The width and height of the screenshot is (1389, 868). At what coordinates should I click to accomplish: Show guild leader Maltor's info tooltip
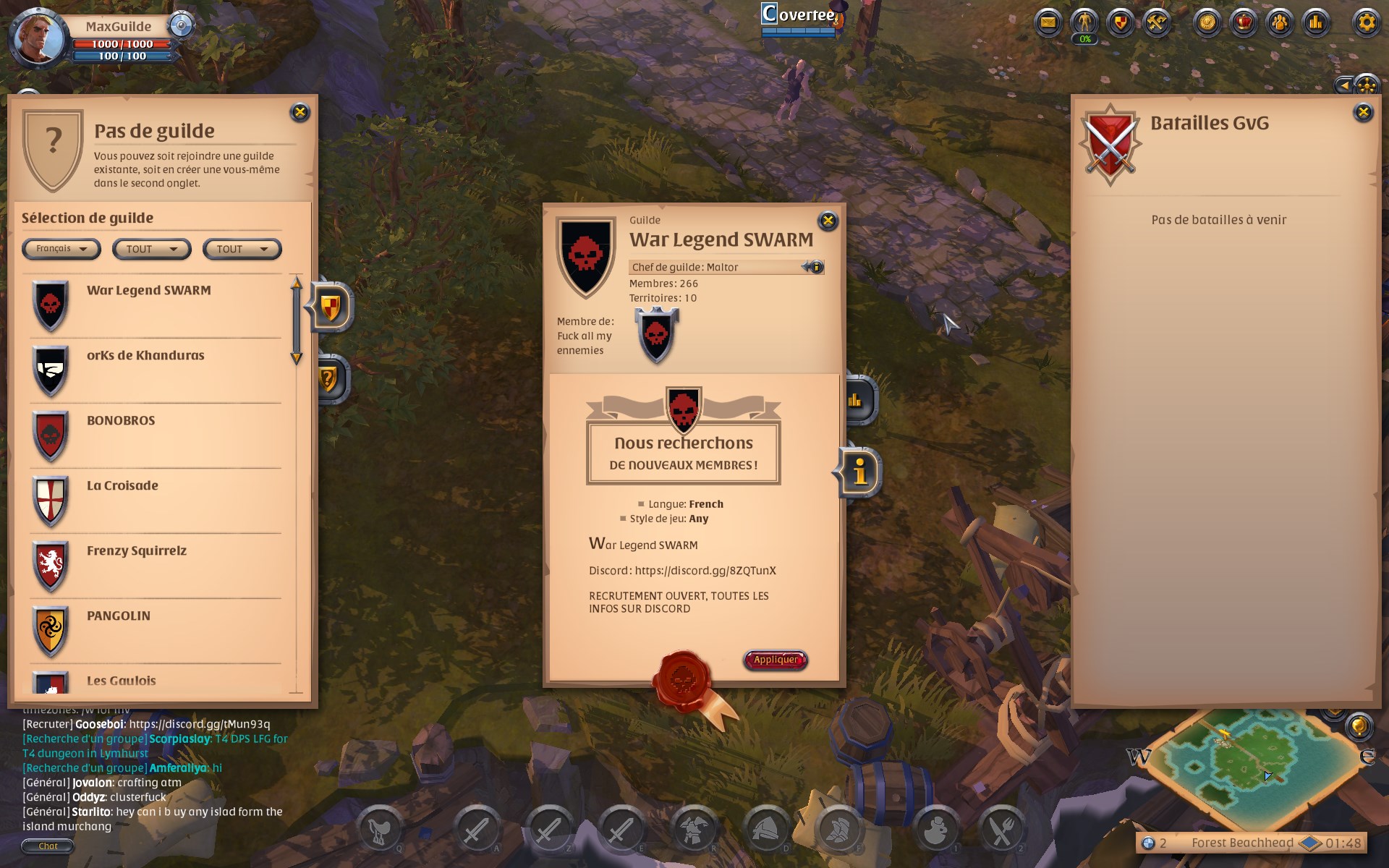[817, 266]
